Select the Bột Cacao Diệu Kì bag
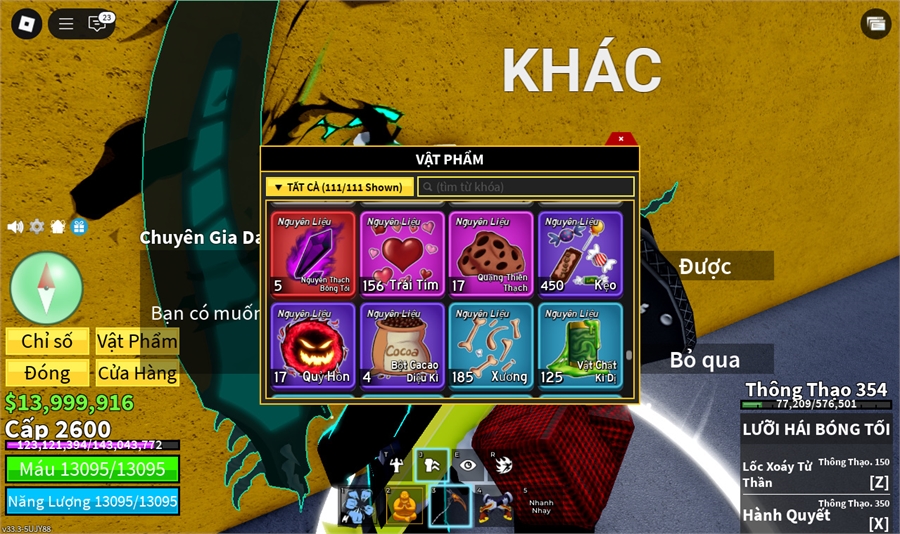 402,345
